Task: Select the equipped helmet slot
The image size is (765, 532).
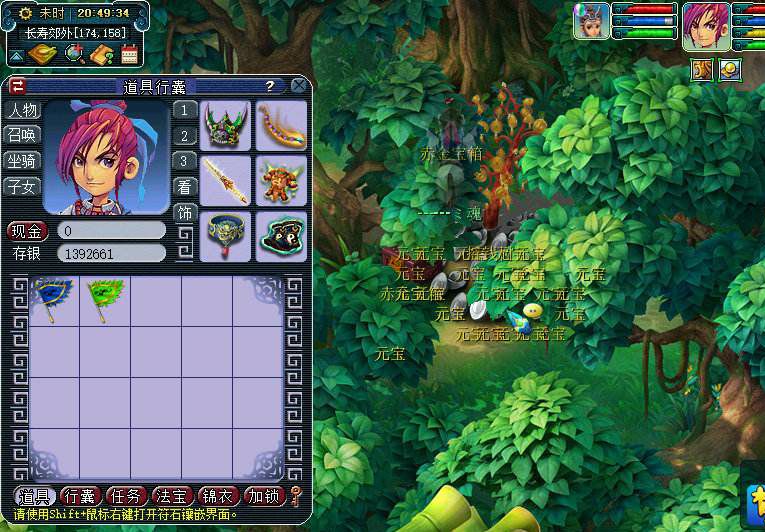Action: 225,125
